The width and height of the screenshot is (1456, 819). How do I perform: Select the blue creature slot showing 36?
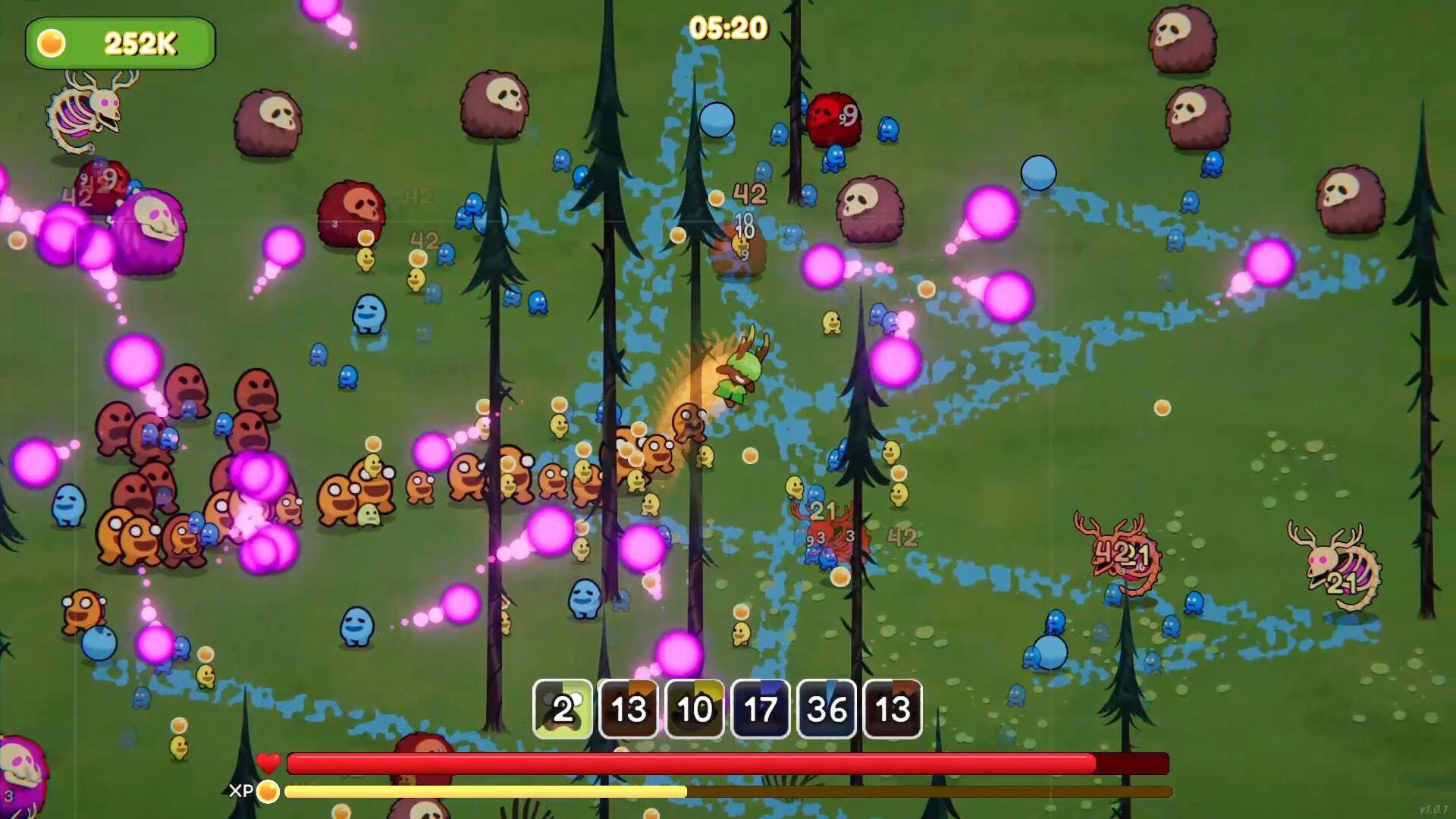[827, 711]
